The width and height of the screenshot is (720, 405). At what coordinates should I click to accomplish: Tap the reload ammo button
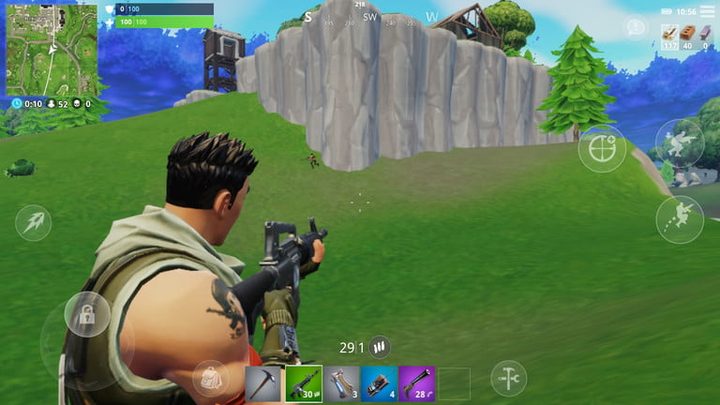click(x=378, y=347)
